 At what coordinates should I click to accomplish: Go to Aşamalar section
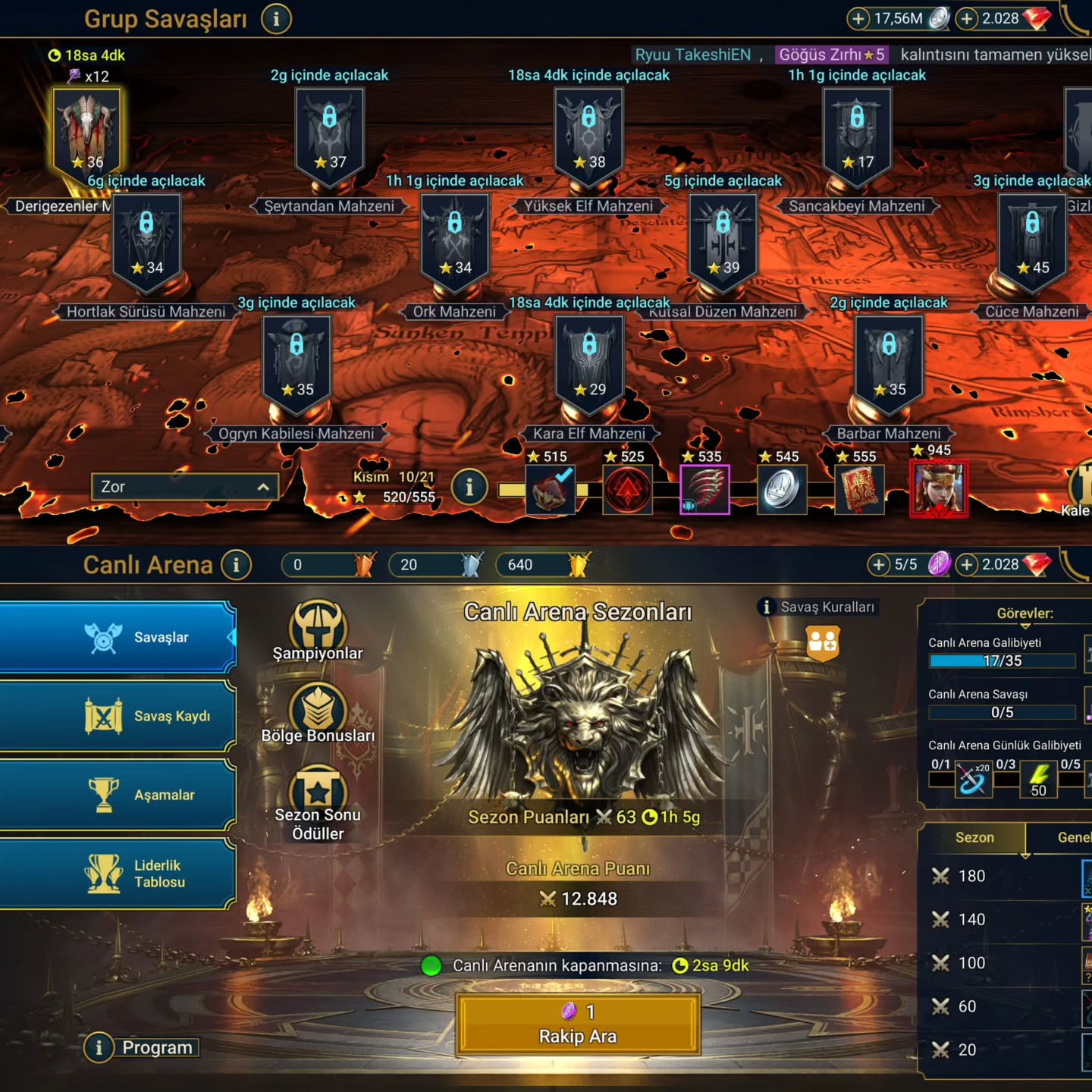(x=118, y=795)
